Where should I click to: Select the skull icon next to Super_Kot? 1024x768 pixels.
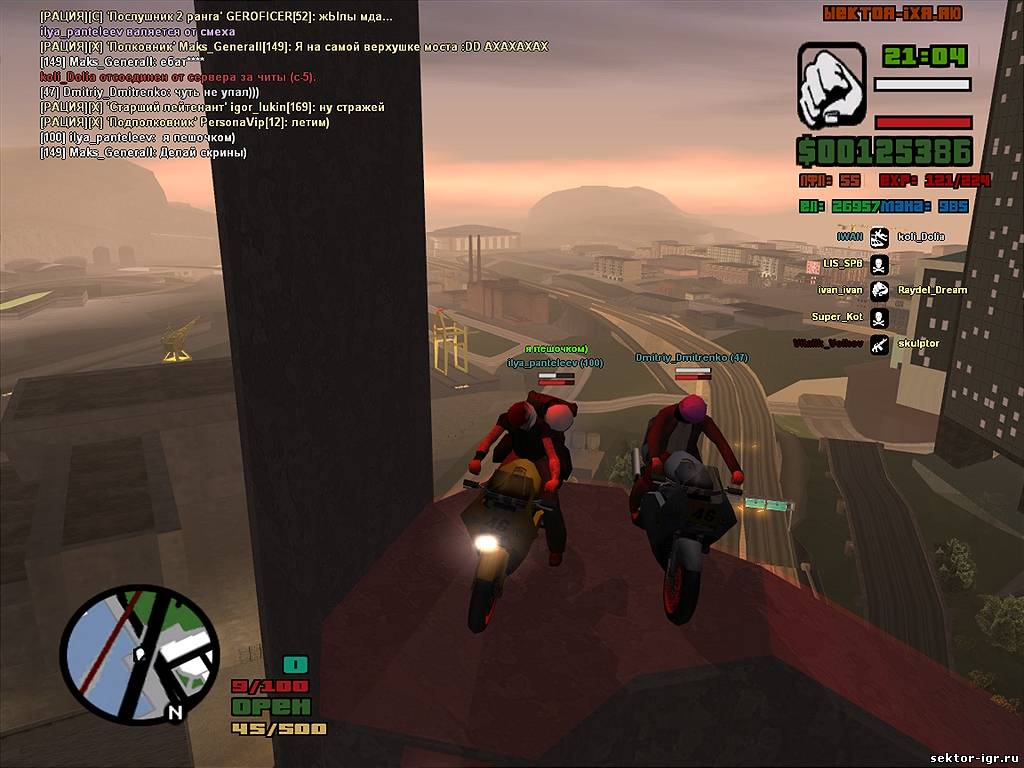[879, 318]
